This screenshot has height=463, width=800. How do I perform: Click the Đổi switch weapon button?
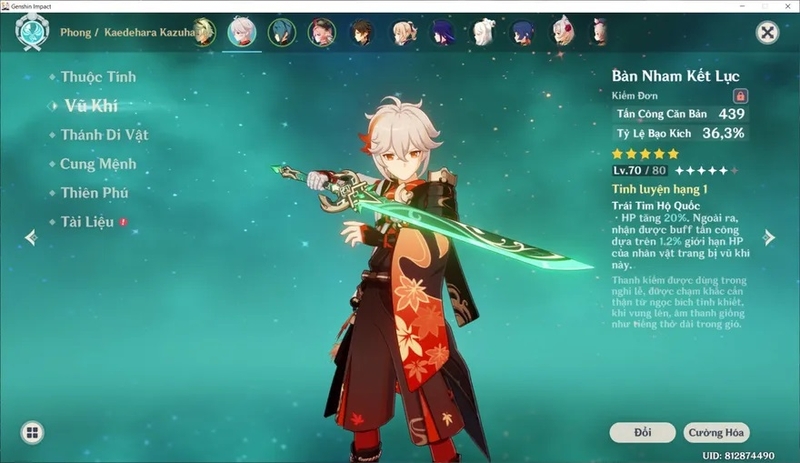(642, 432)
